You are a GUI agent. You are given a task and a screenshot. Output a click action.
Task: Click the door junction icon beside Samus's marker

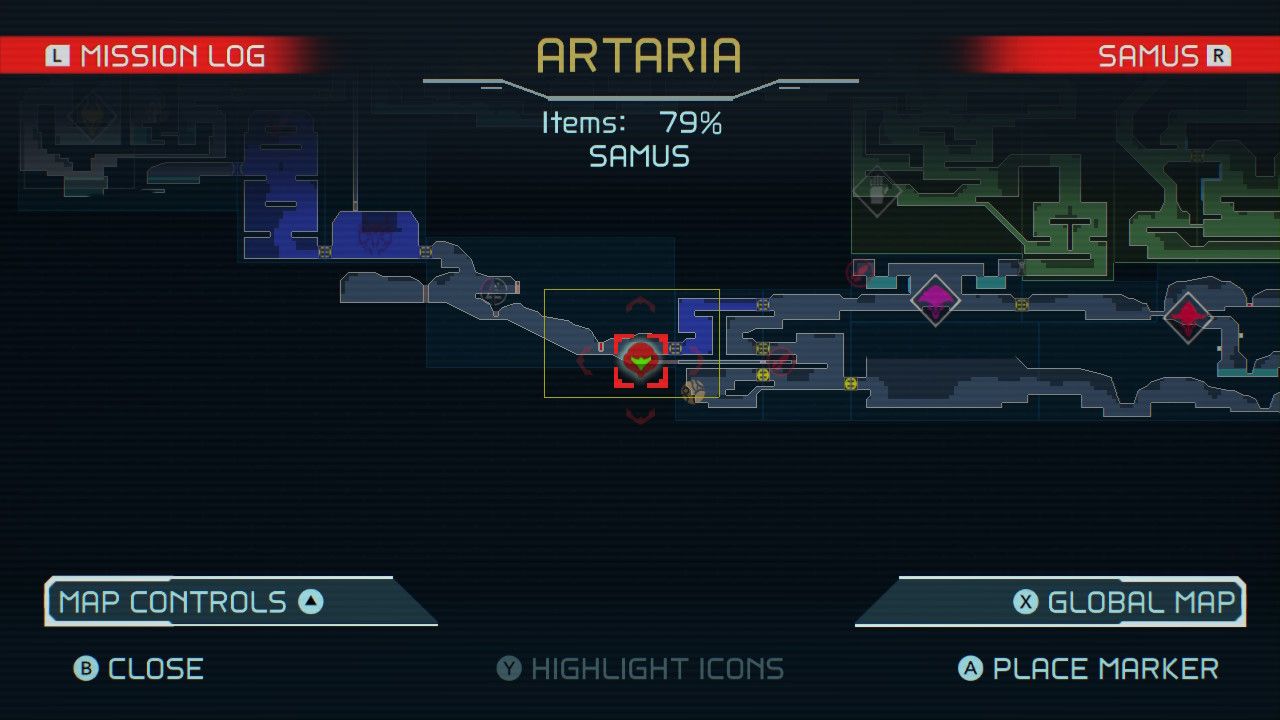674,348
